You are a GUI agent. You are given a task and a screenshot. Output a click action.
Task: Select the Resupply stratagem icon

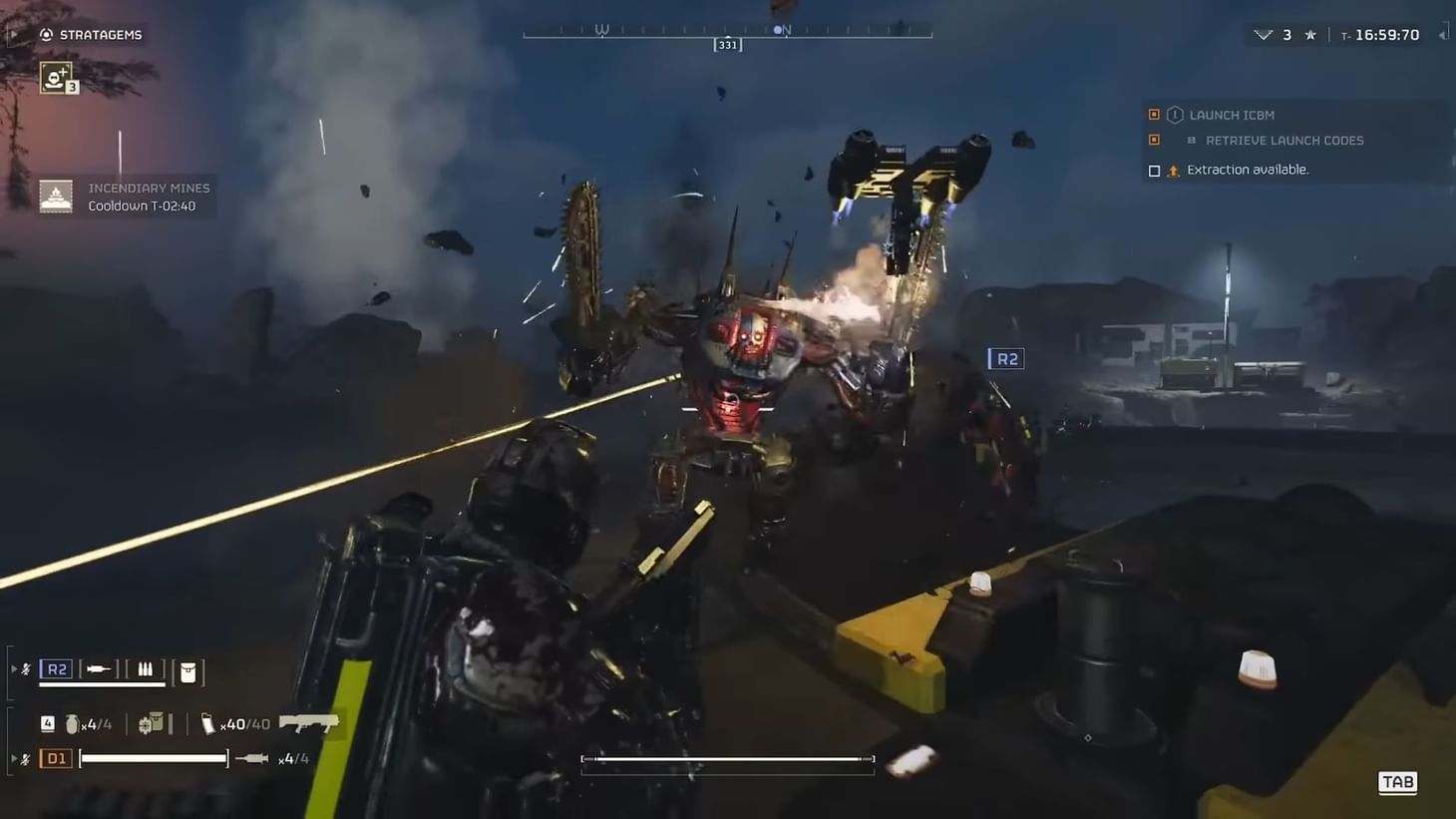[55, 77]
